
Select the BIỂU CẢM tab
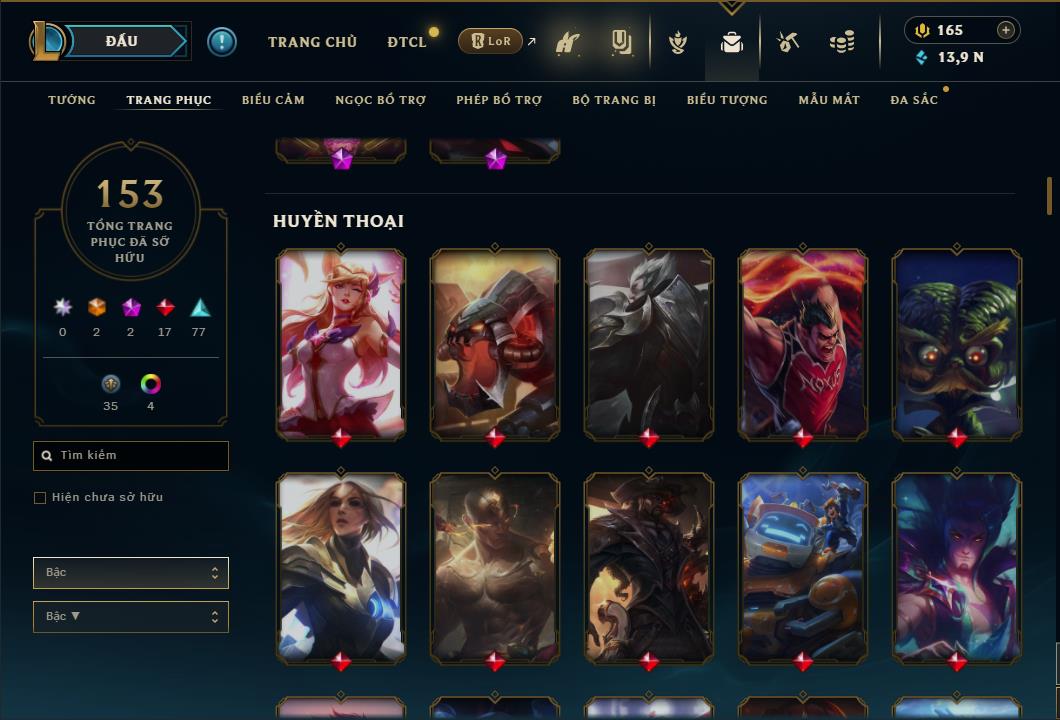[273, 100]
